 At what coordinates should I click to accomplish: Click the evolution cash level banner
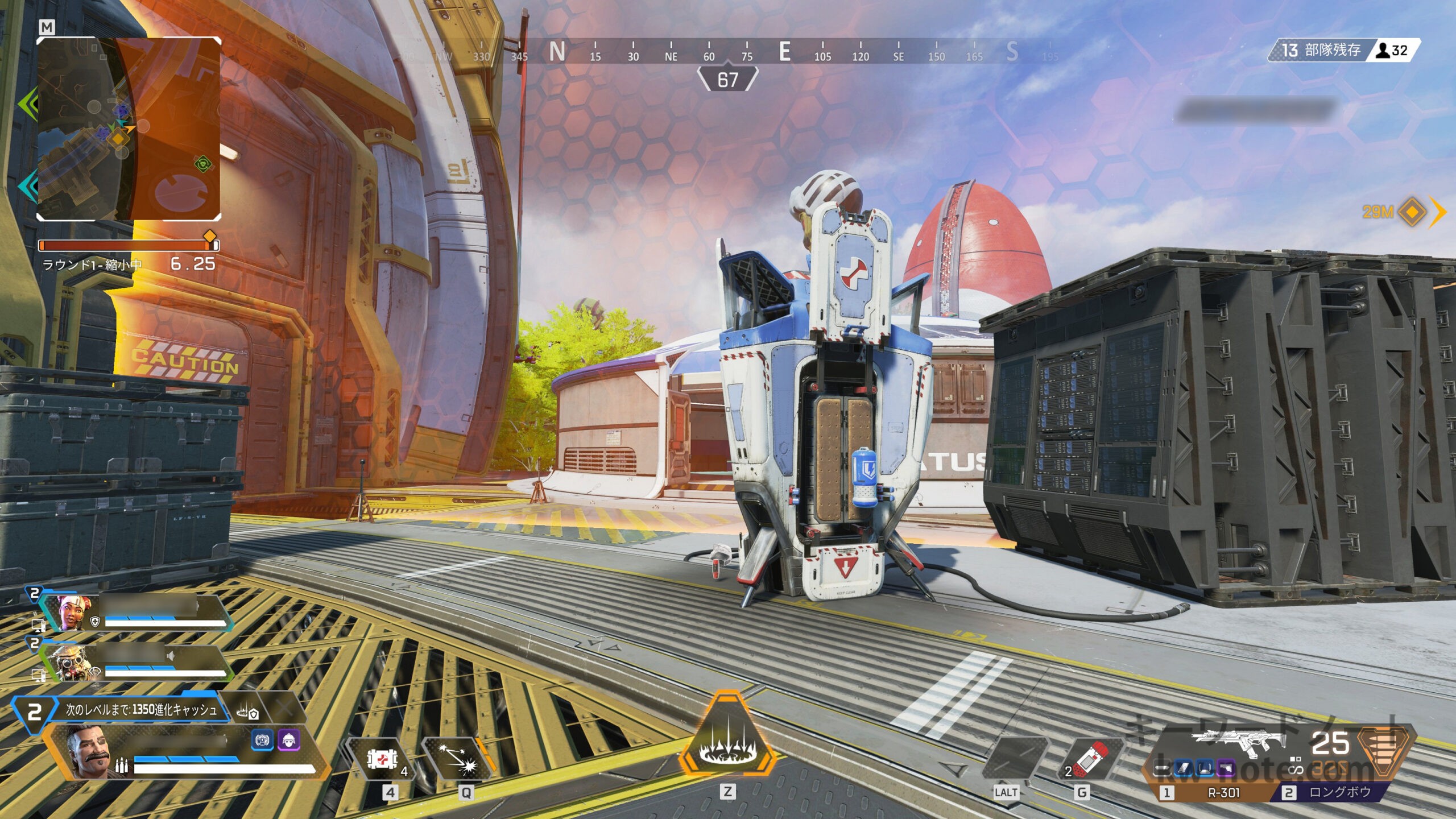click(140, 710)
